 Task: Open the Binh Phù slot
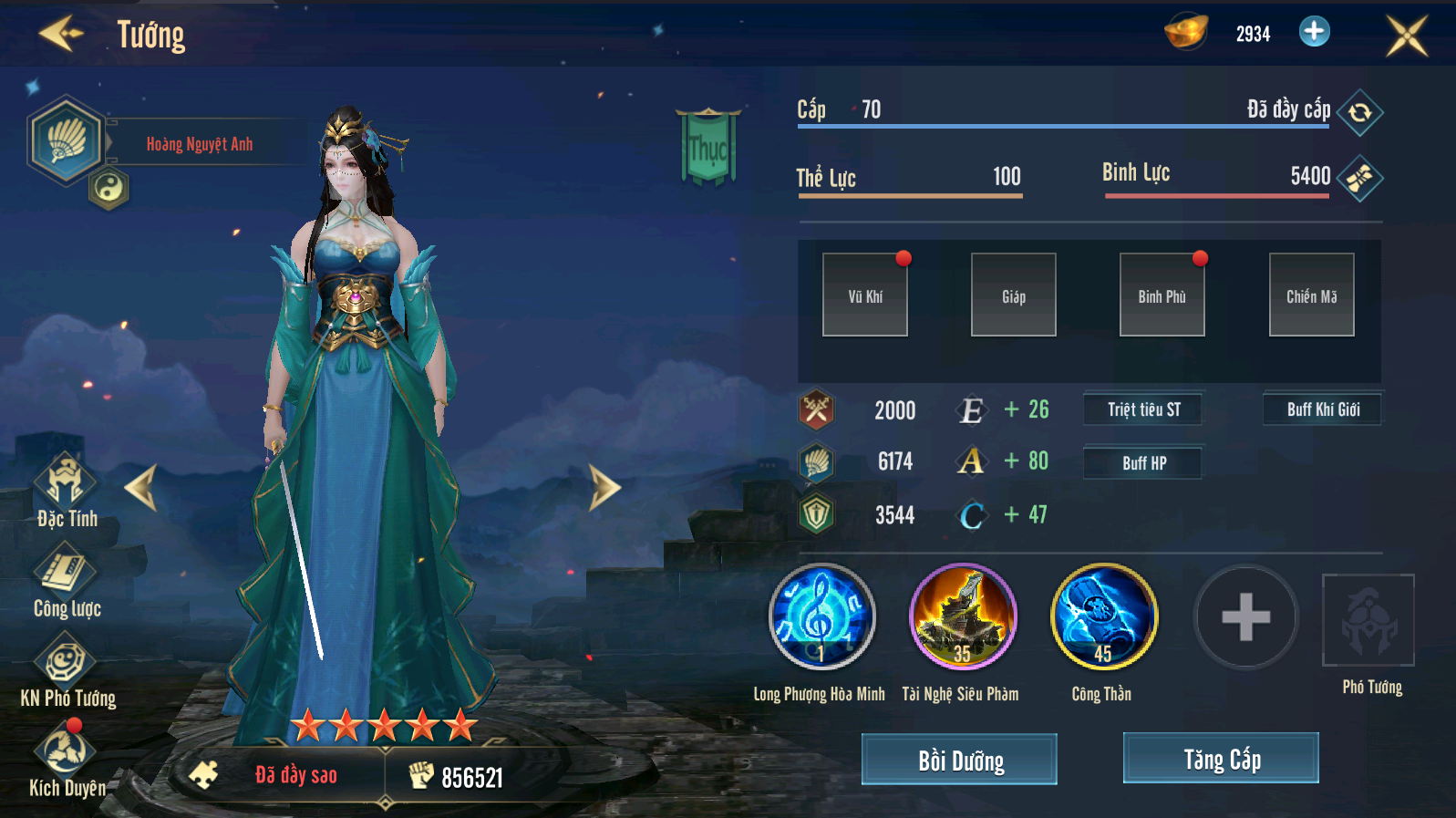coord(1162,295)
